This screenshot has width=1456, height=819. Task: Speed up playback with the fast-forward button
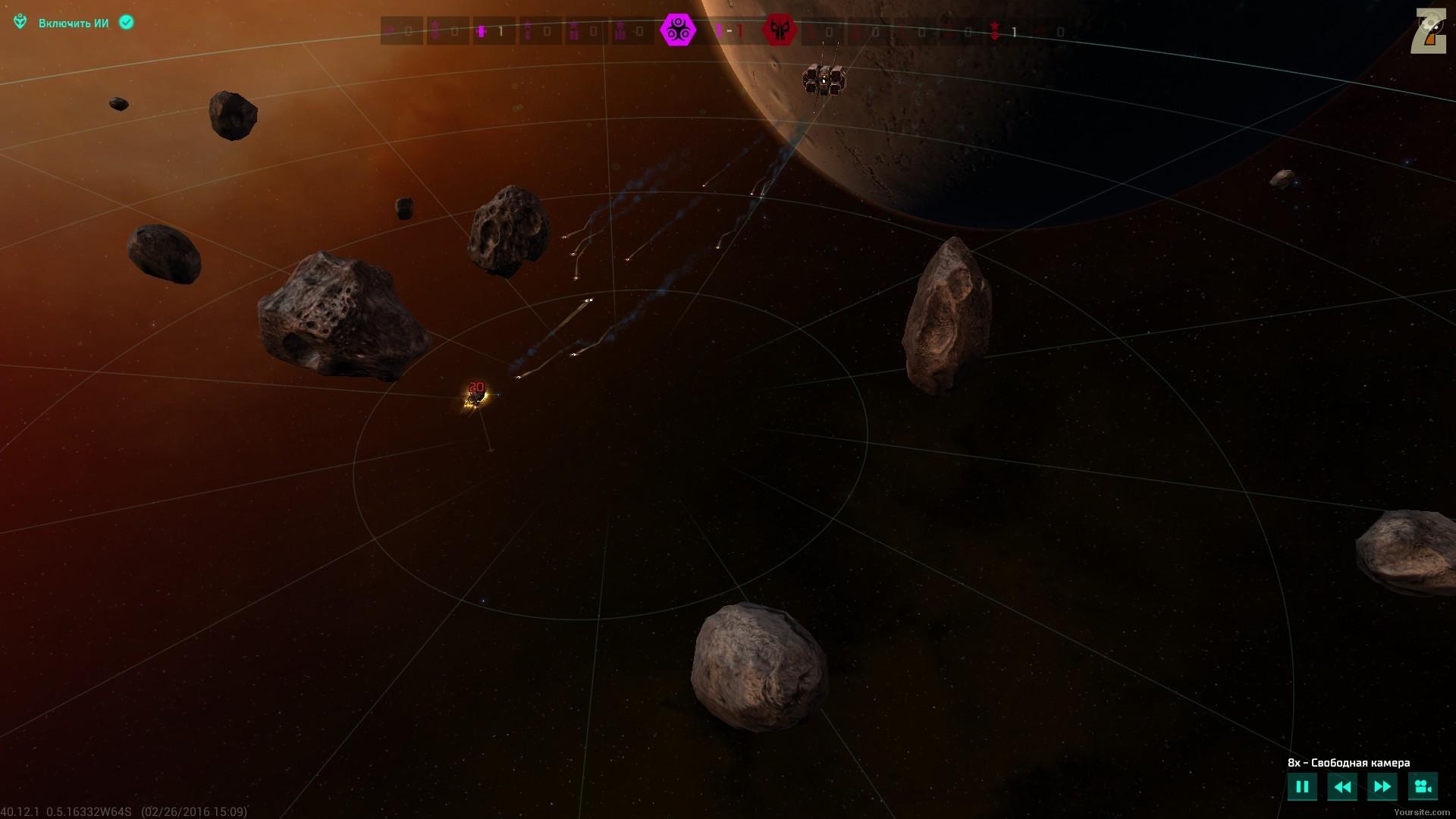tap(1382, 786)
